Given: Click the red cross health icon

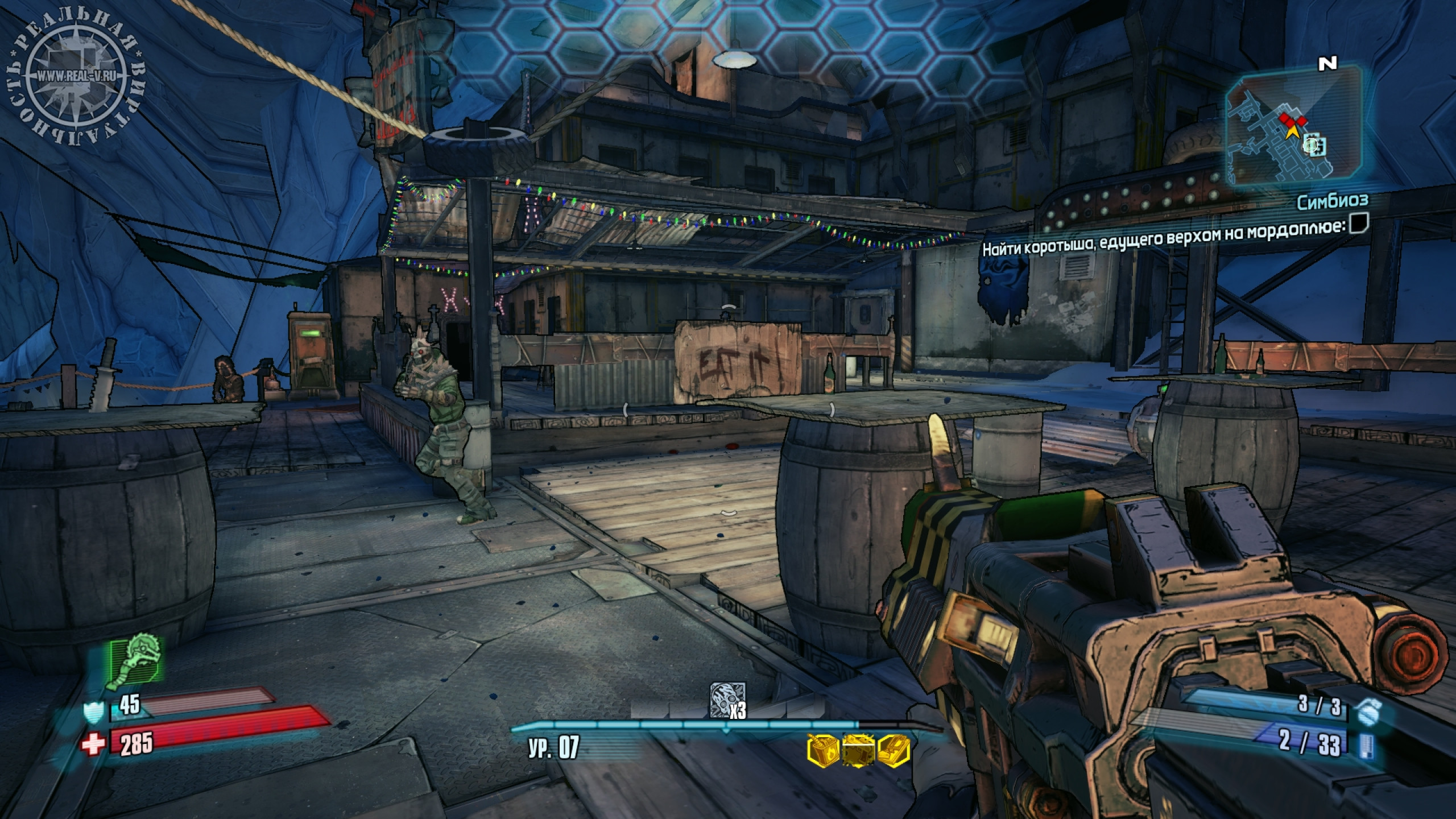Looking at the screenshot, I should pyautogui.click(x=93, y=743).
